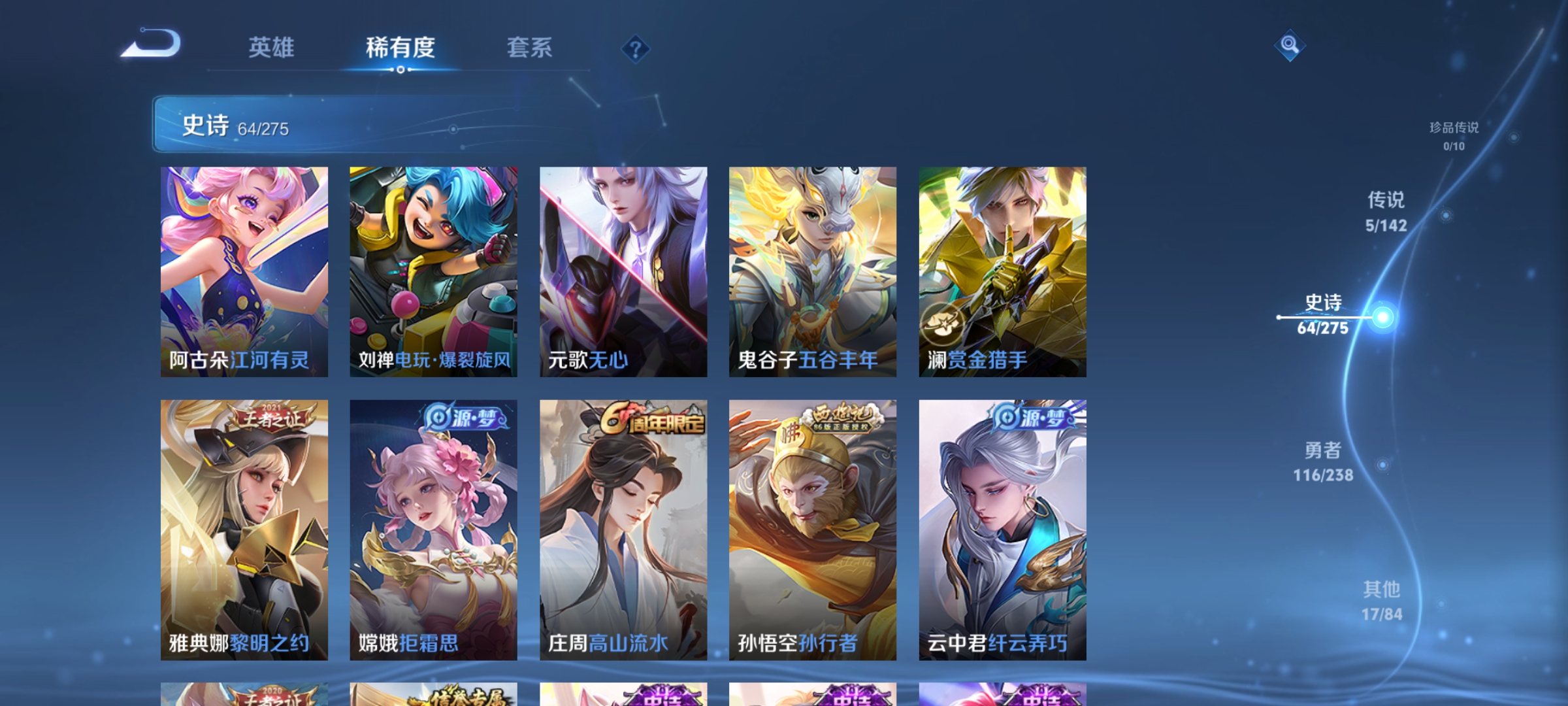This screenshot has width=1568, height=706.
Task: Open the 元歌无心 skin
Action: click(x=624, y=271)
